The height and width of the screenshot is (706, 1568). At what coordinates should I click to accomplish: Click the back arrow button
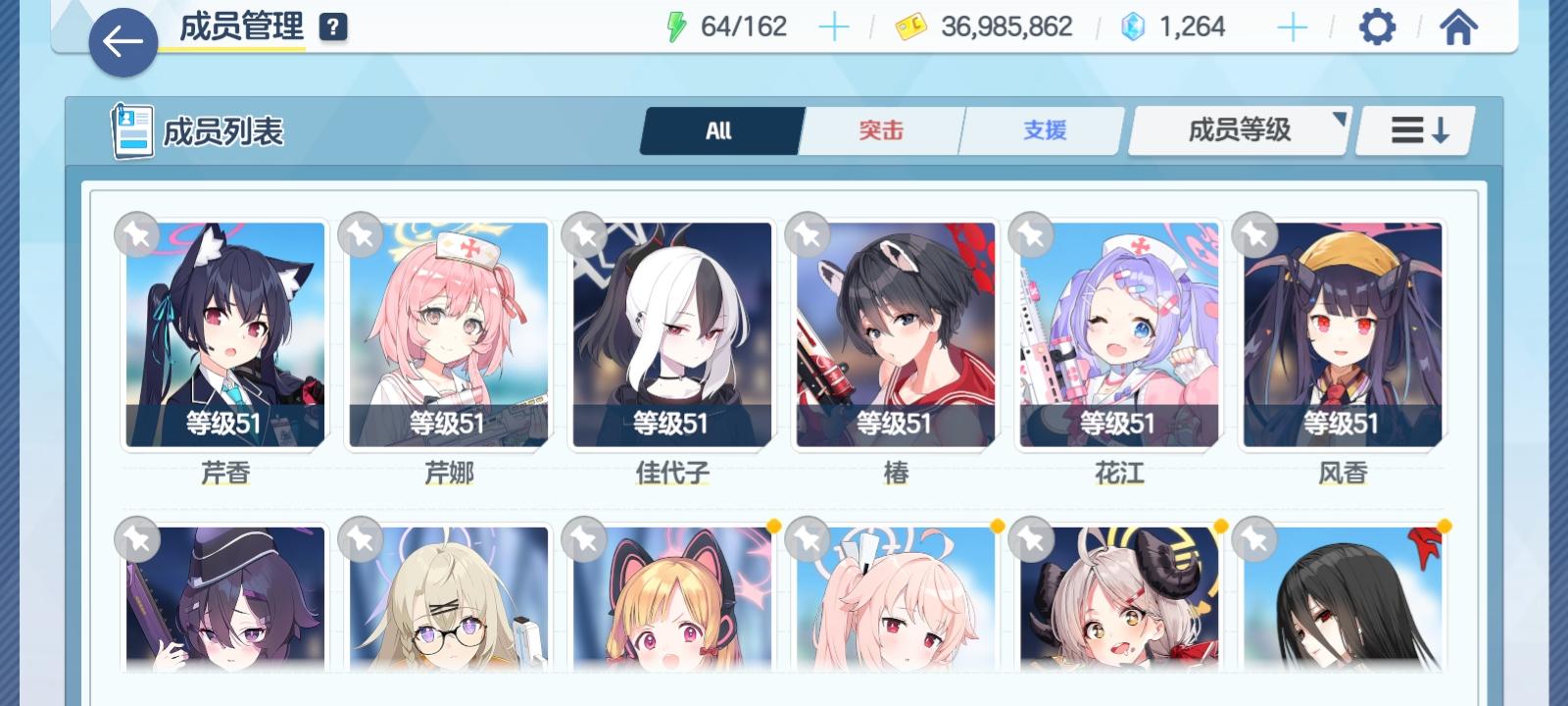click(122, 42)
